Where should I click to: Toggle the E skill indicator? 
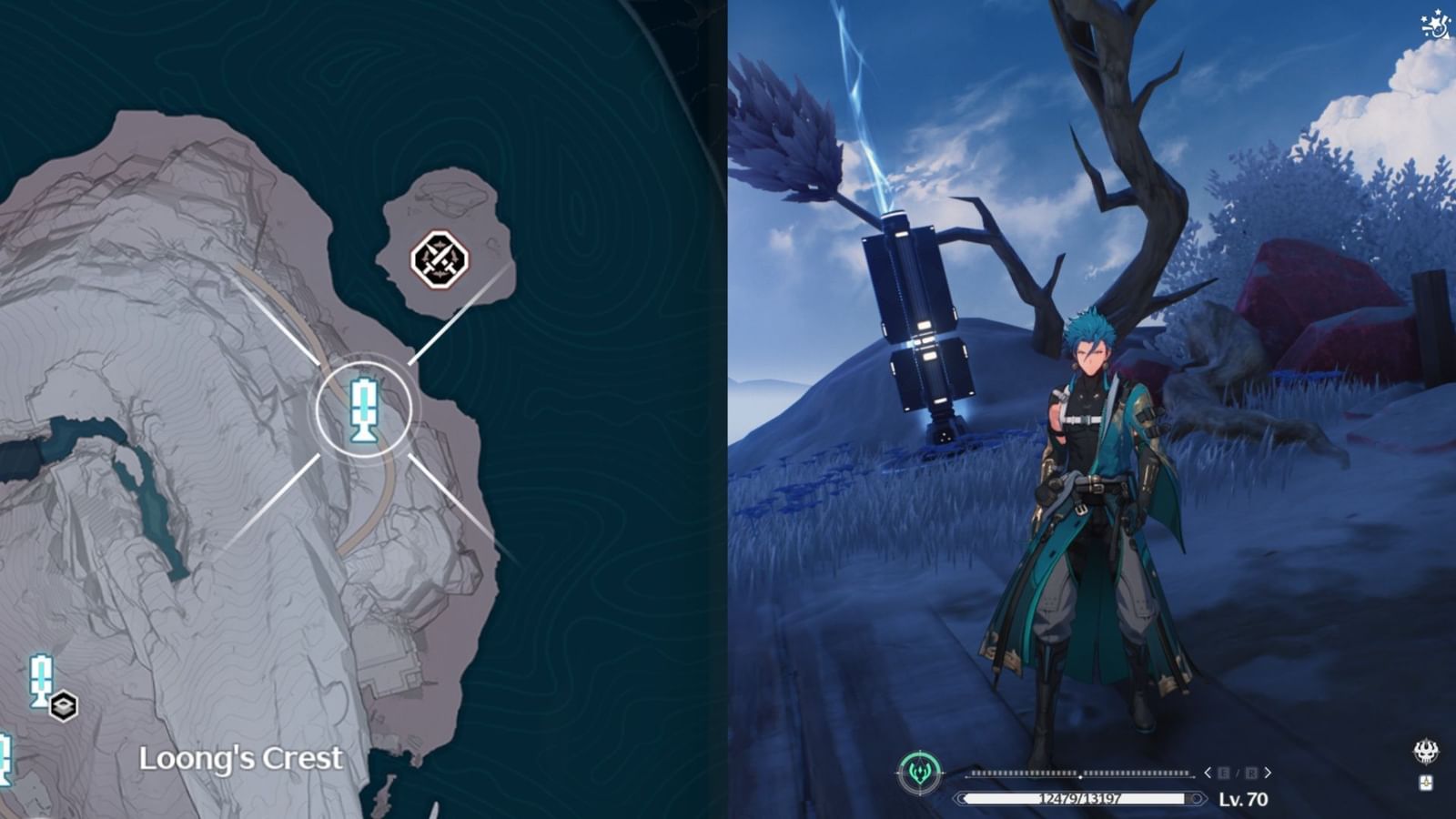(1222, 773)
